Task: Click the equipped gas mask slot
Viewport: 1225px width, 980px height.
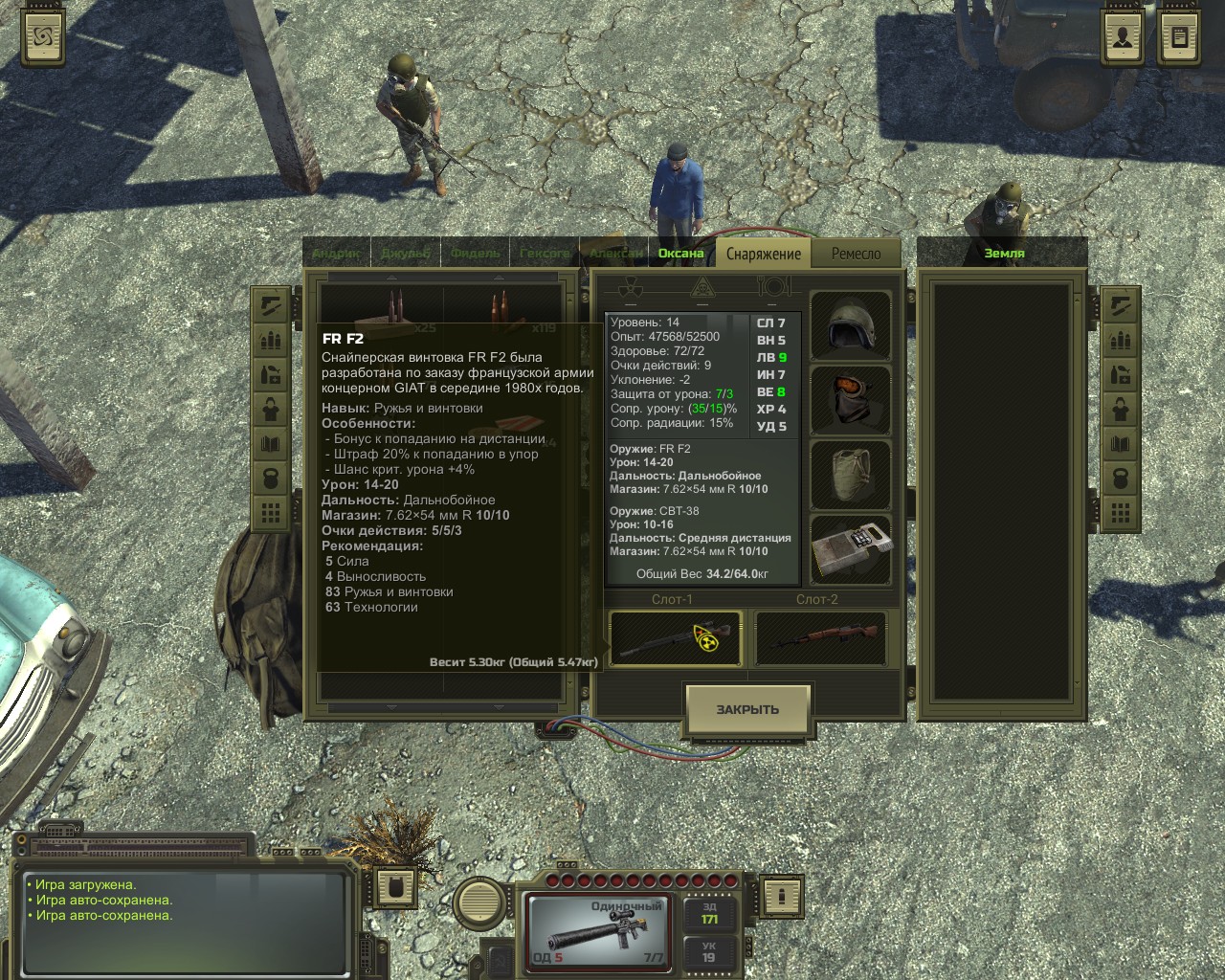Action: [x=851, y=399]
